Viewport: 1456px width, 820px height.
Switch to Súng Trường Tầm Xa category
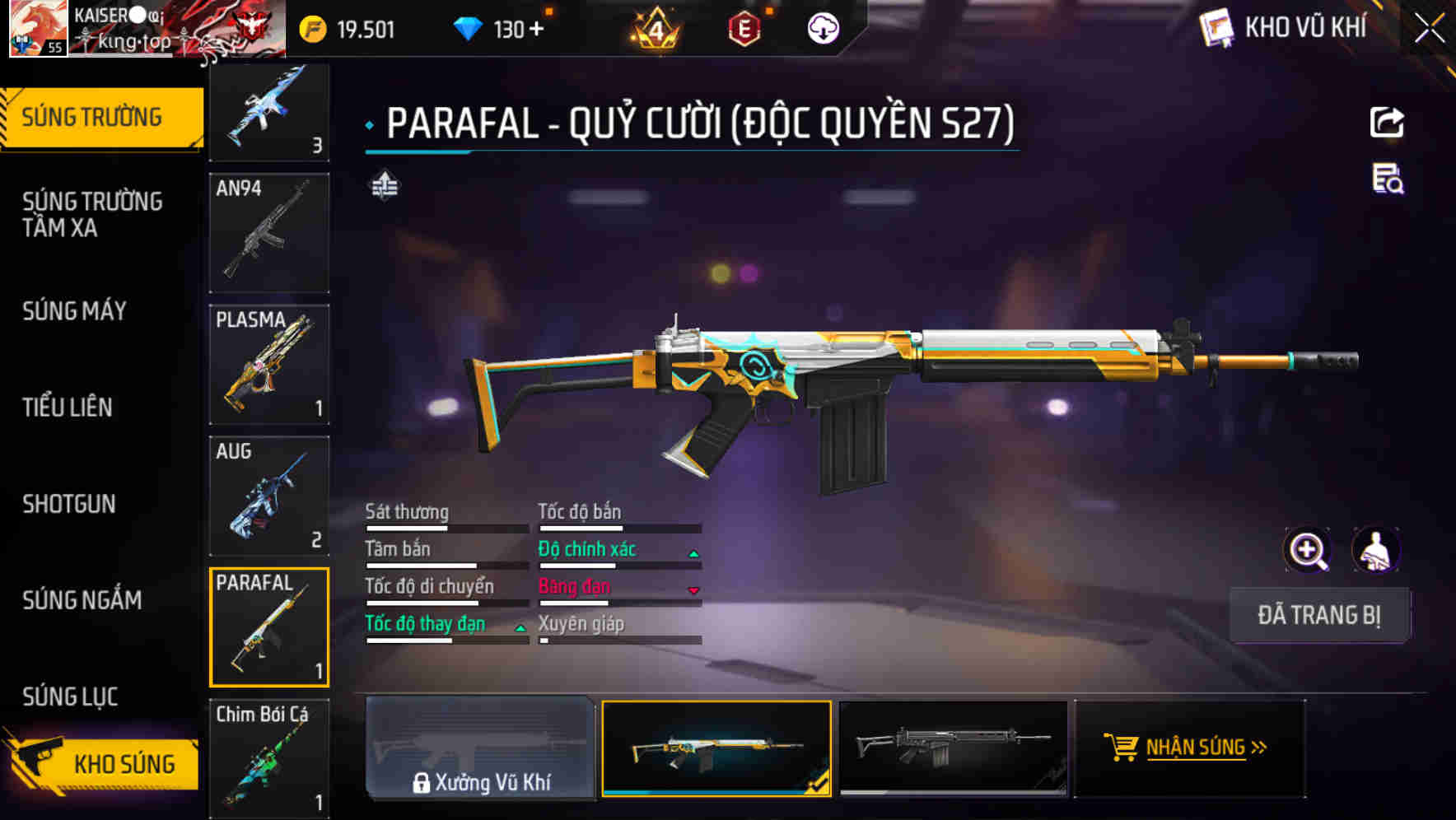coord(92,214)
